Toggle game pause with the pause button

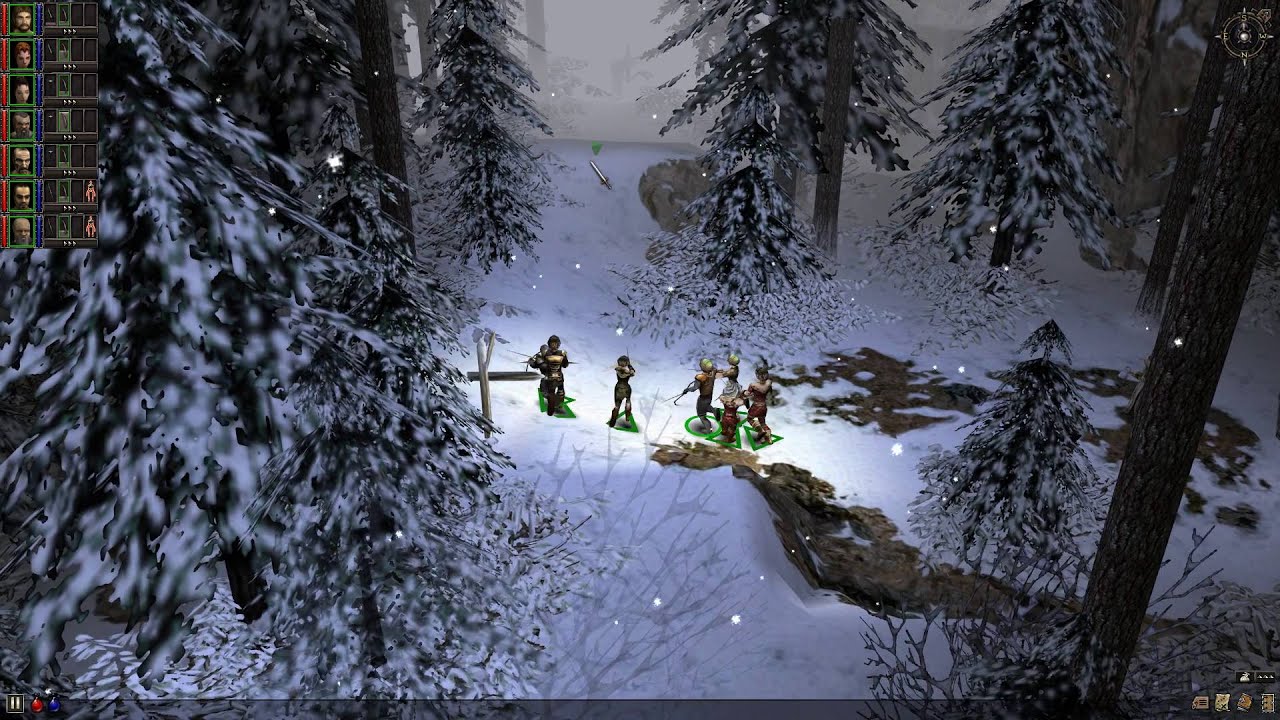[14, 703]
